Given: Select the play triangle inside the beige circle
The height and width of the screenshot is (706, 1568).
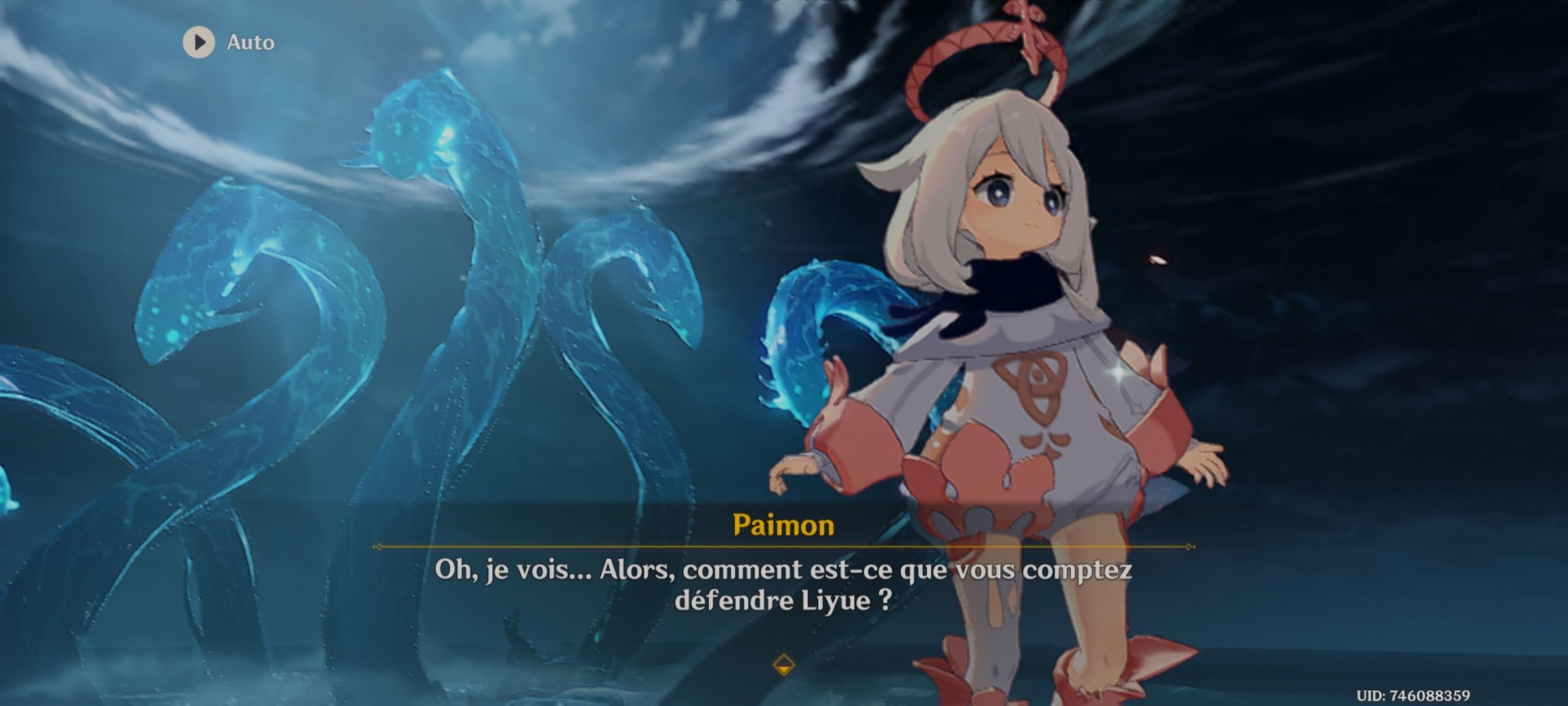Looking at the screenshot, I should pos(199,43).
